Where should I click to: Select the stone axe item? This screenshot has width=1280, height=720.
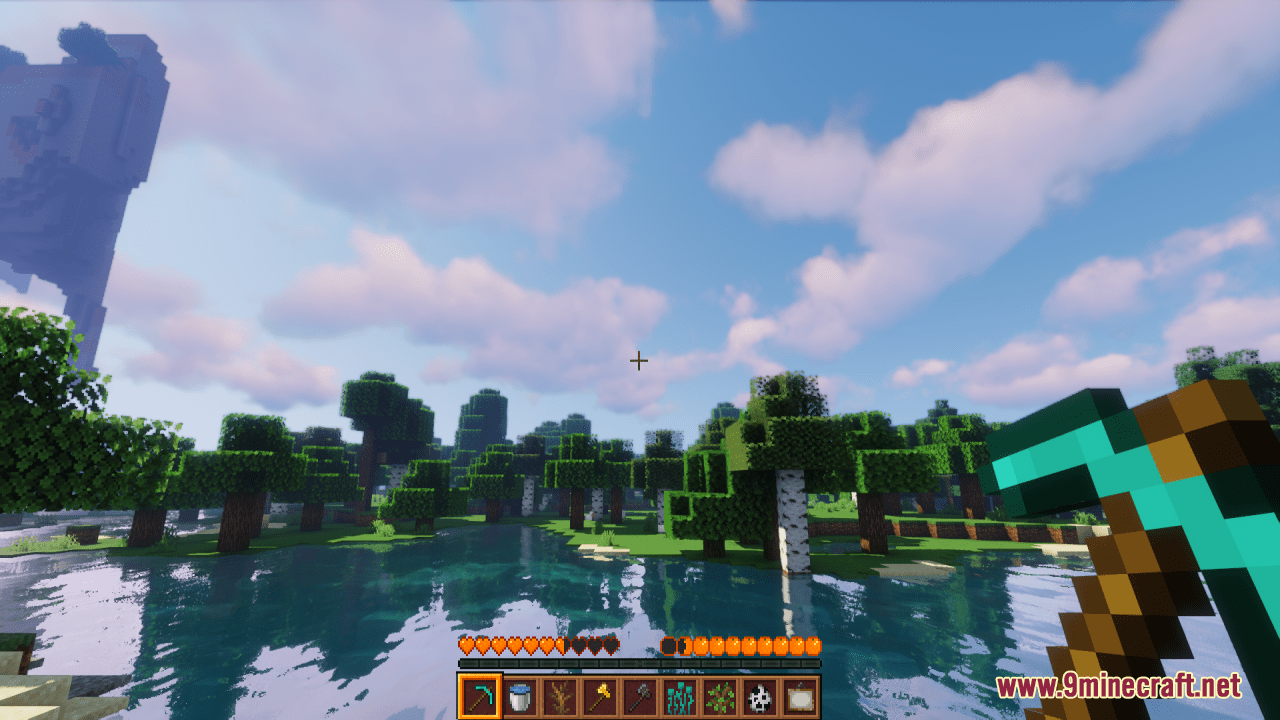coord(640,697)
